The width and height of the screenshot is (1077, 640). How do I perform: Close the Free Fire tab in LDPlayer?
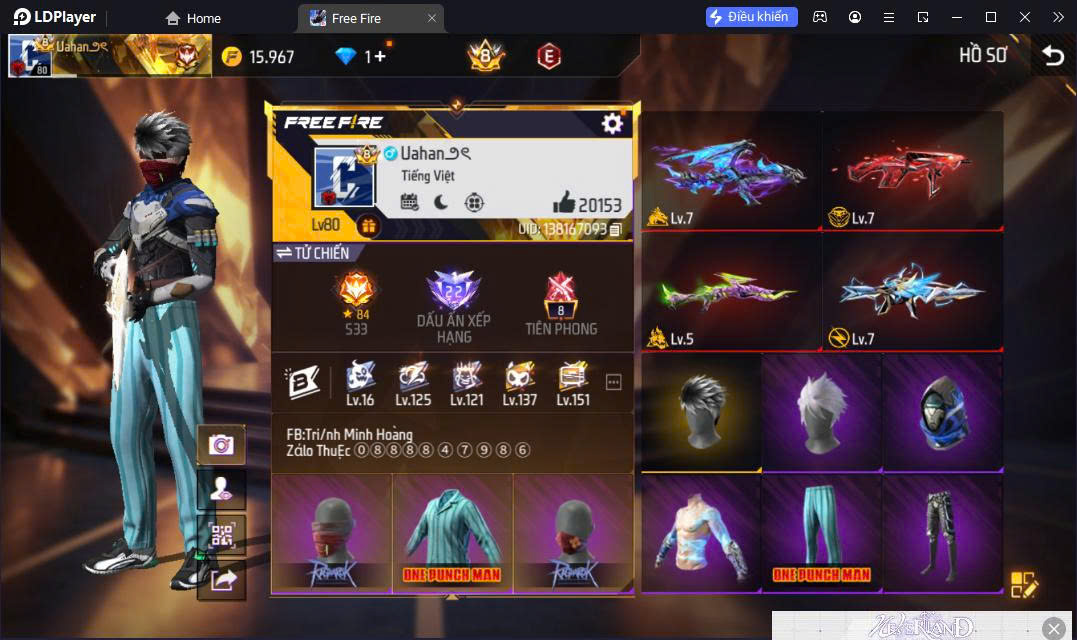point(431,18)
